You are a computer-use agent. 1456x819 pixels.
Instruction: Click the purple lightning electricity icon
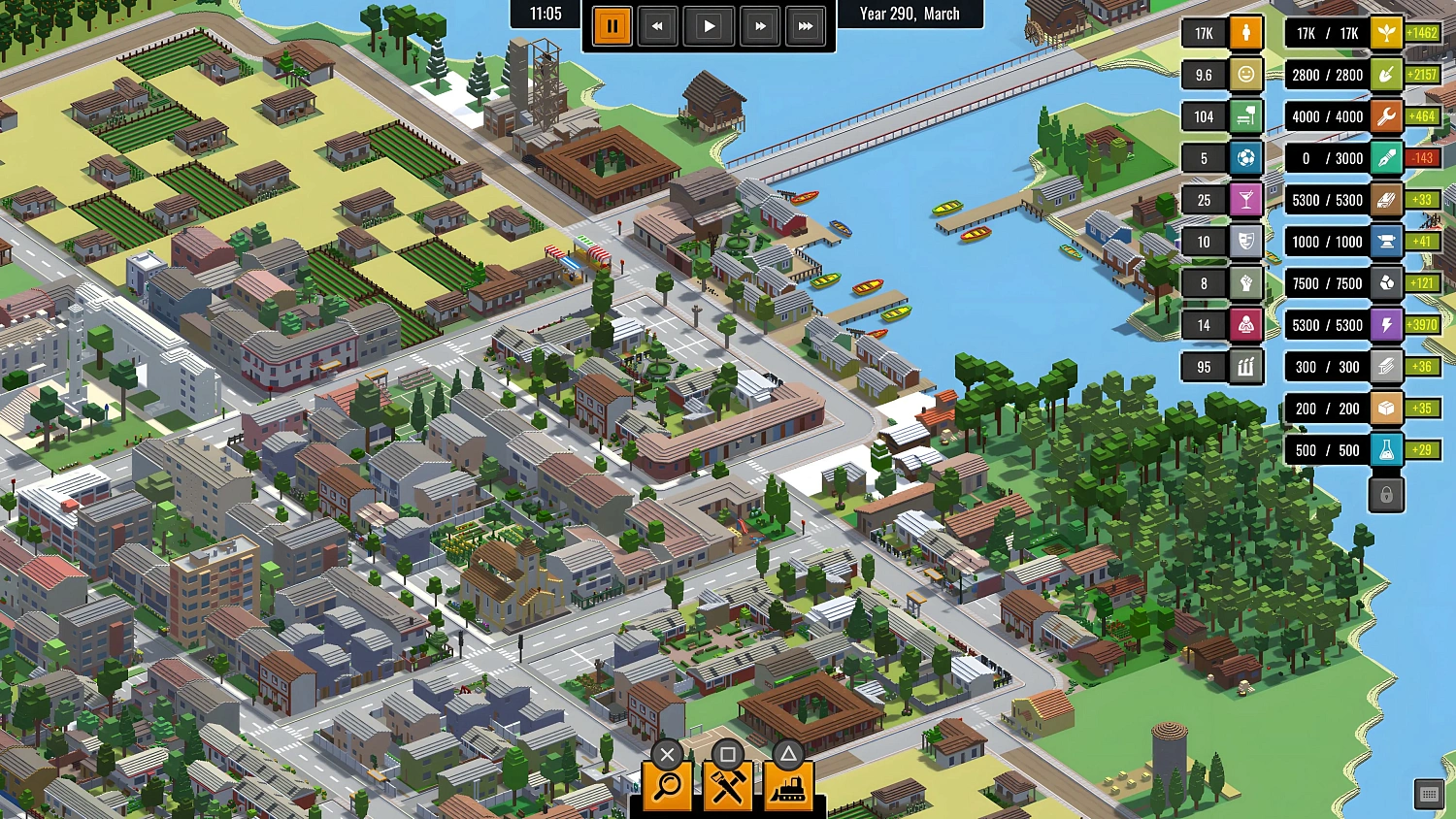1387,324
